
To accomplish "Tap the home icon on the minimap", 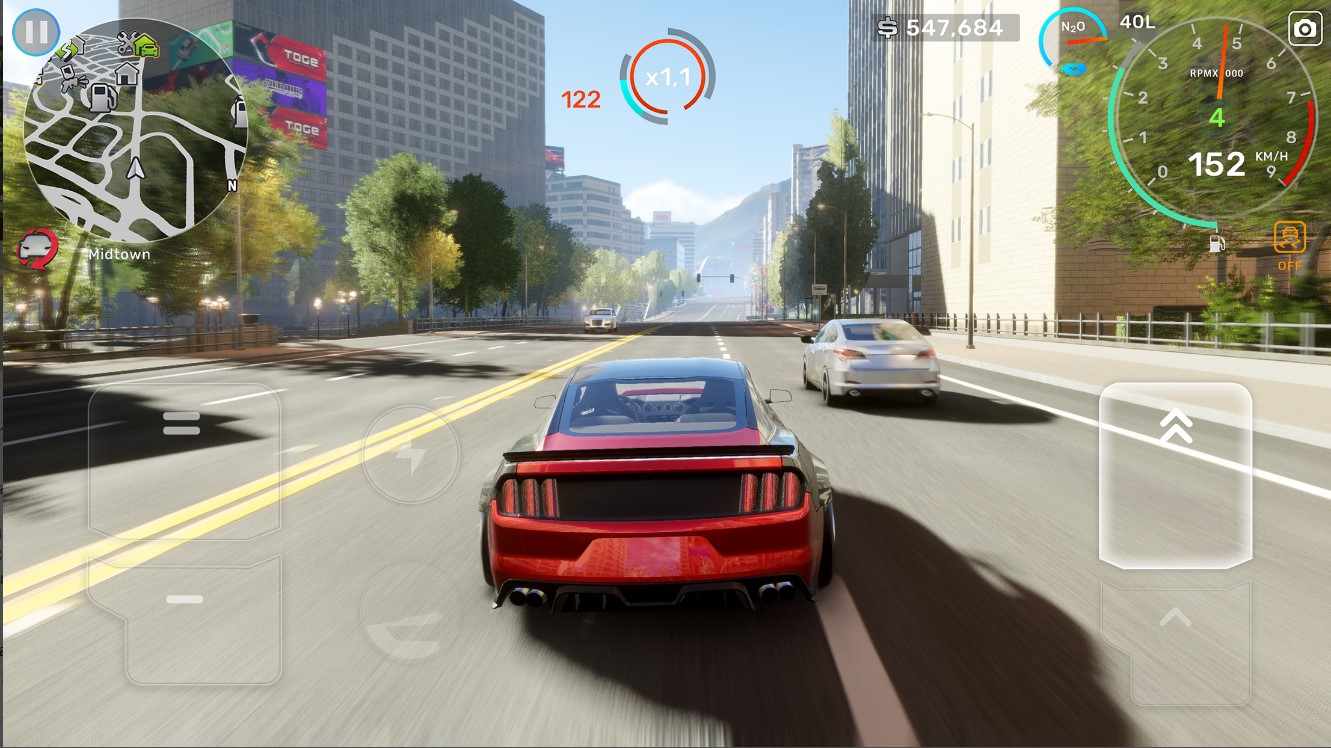I will [125, 75].
